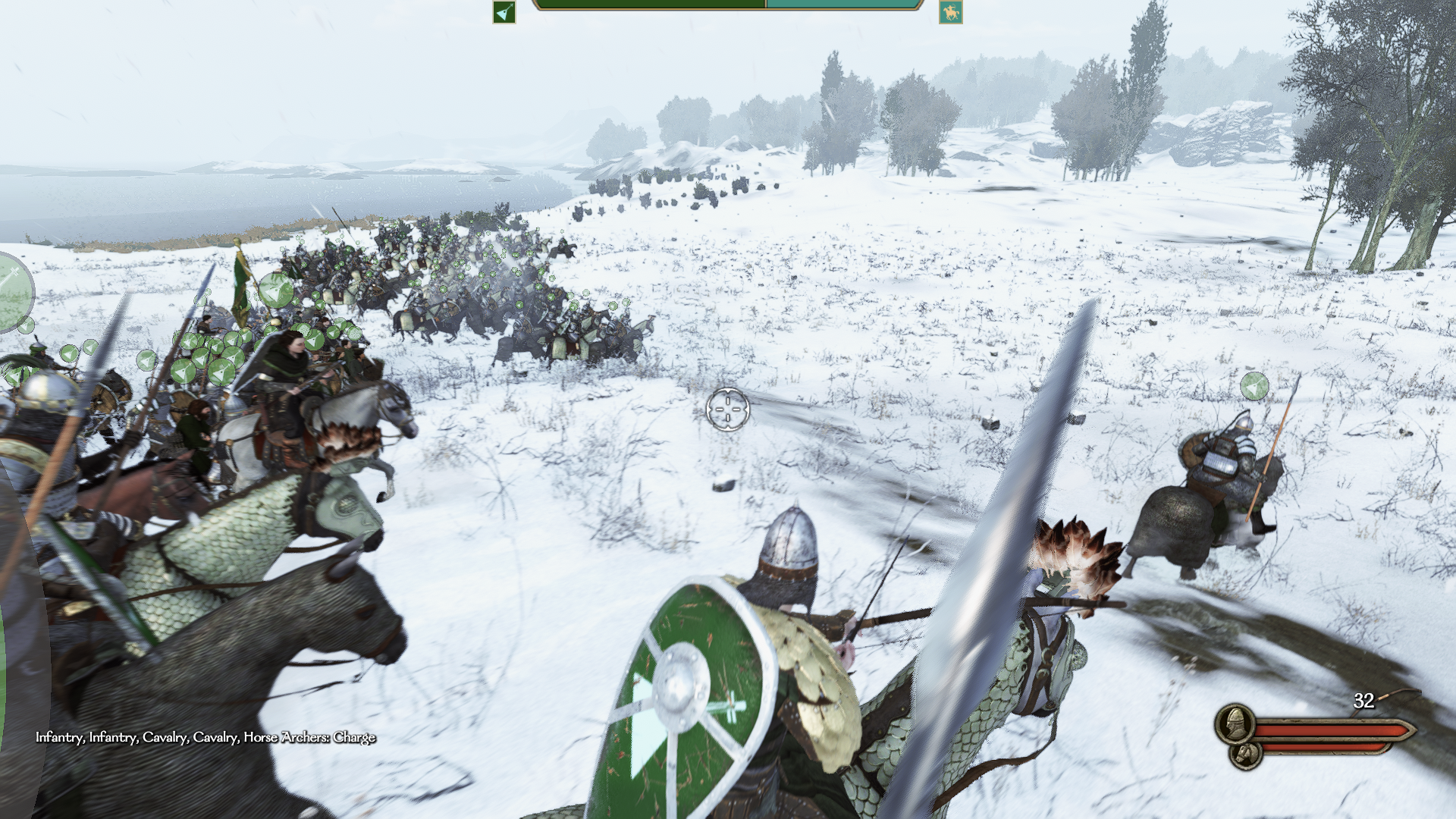This screenshot has height=819, width=1456.
Task: Click the green faction banner icon
Action: pos(504,12)
